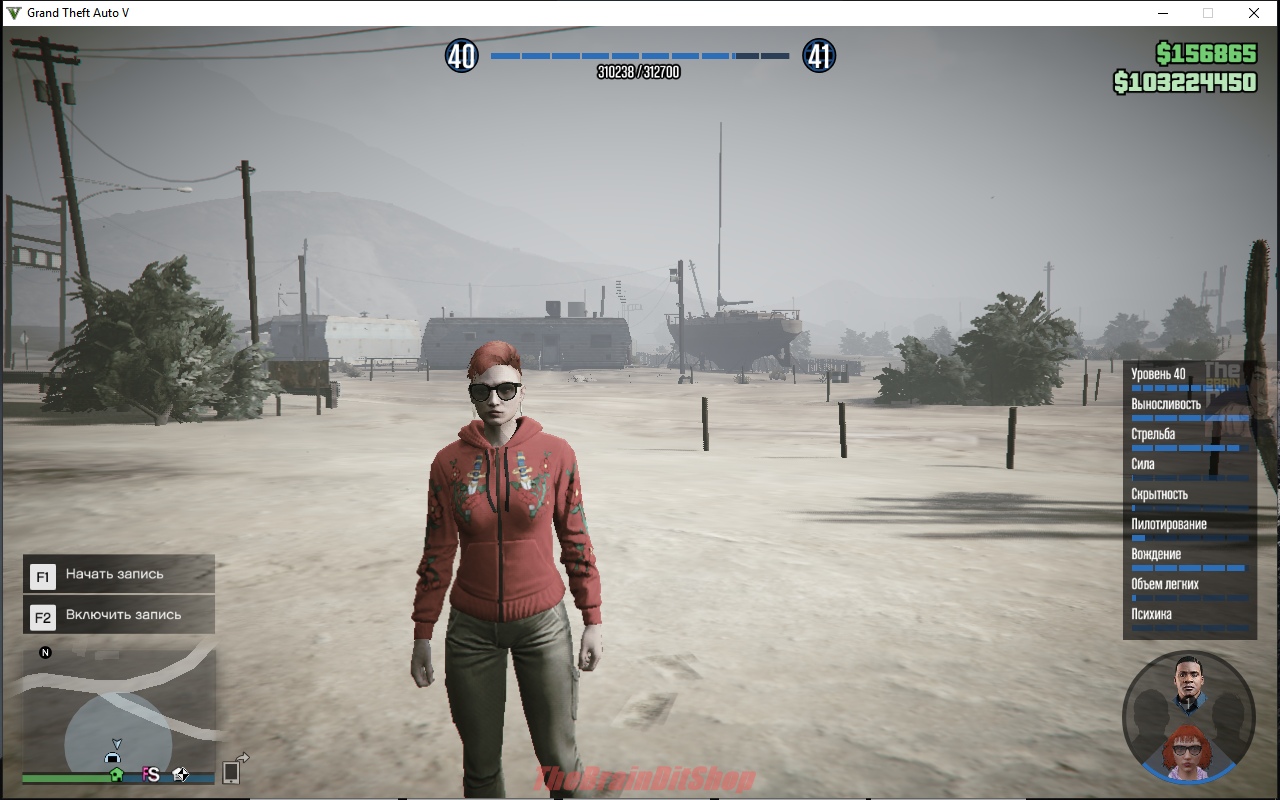Minimize the Grand Theft Auto V window
Viewport: 1280px width, 800px height.
coord(1163,13)
